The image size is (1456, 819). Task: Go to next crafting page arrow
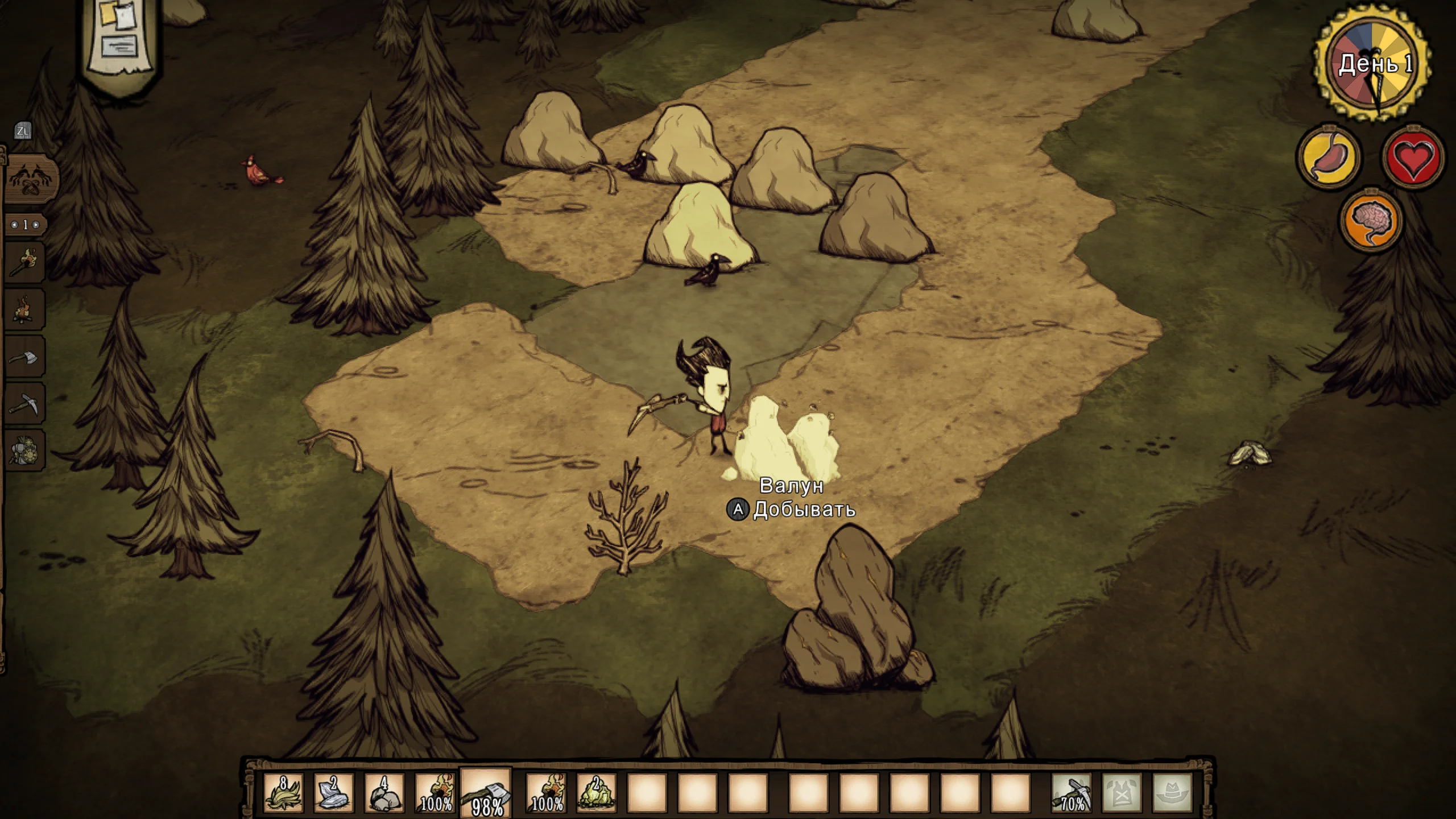36,225
